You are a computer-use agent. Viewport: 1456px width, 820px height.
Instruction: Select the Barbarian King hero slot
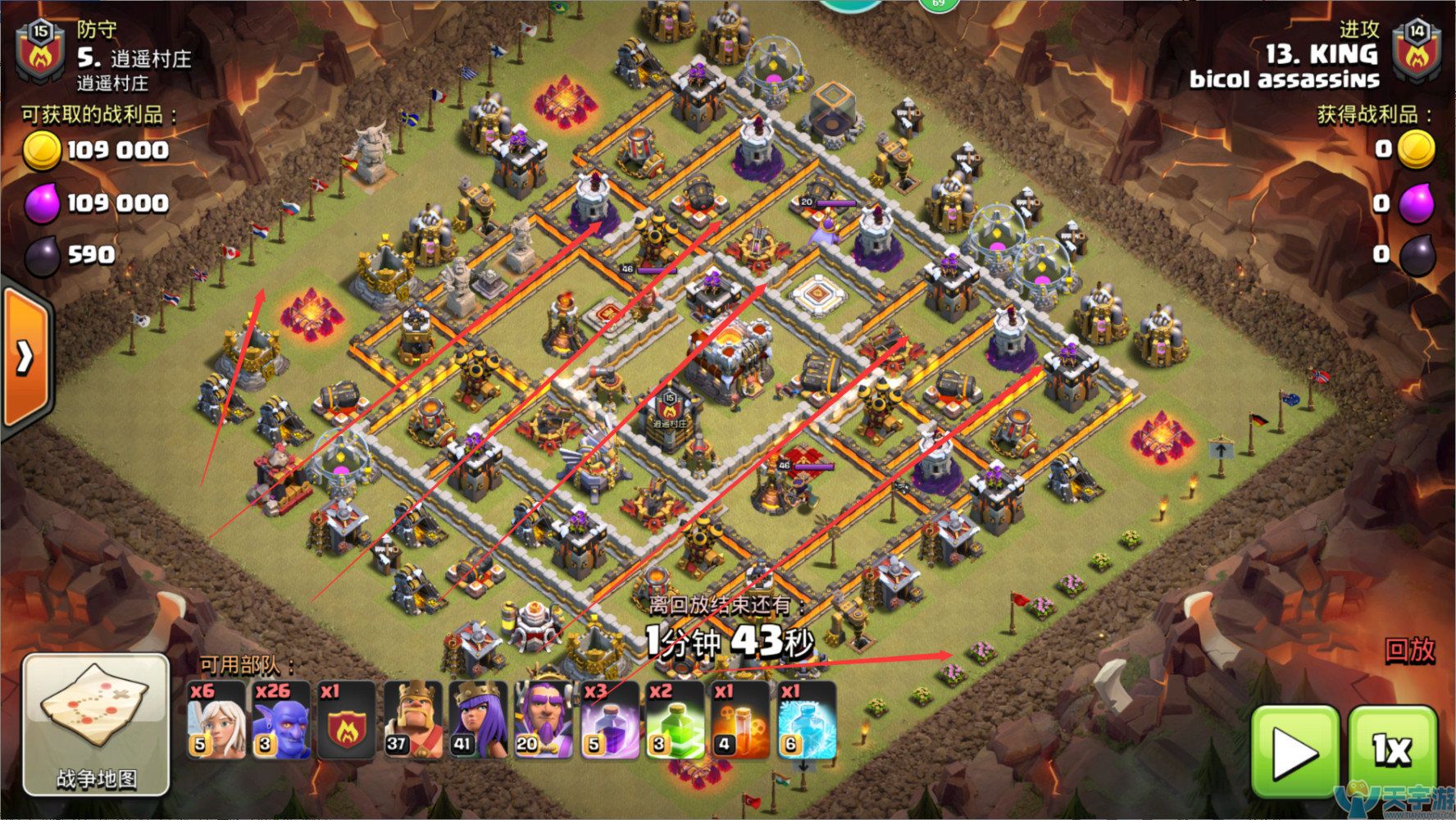click(x=412, y=720)
